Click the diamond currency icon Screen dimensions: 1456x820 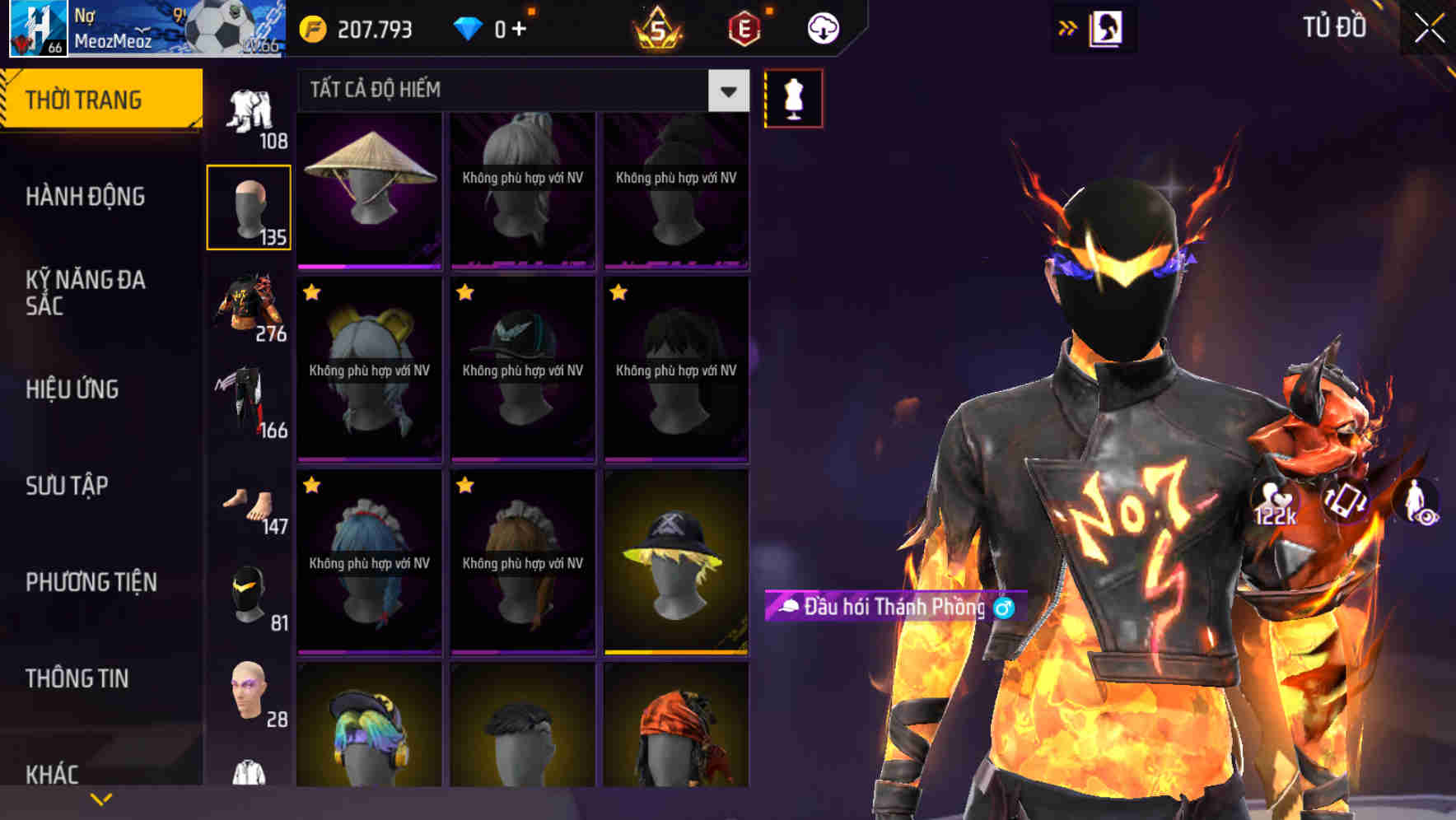469,27
